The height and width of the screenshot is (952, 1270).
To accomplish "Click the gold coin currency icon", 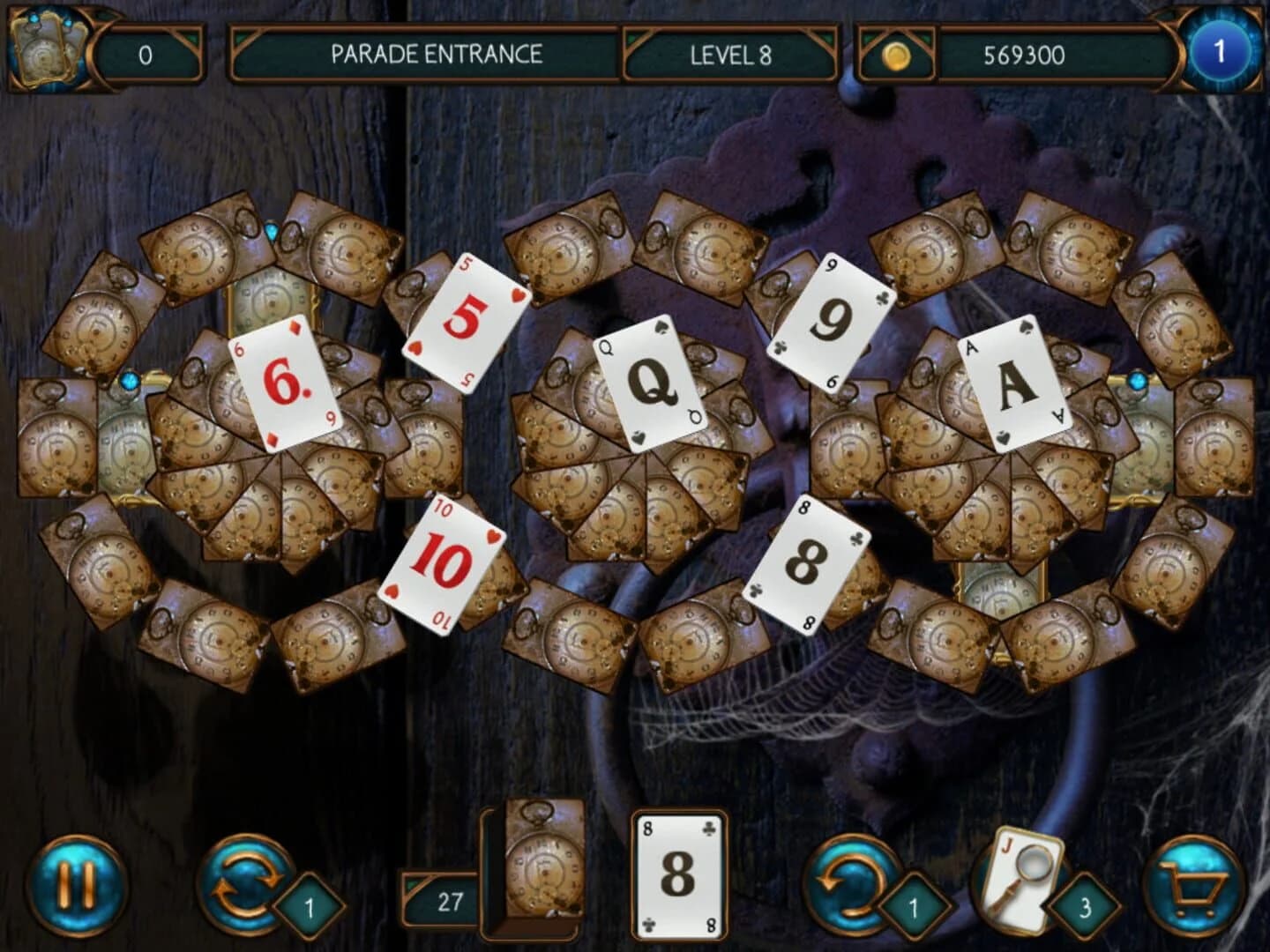I will 898,53.
